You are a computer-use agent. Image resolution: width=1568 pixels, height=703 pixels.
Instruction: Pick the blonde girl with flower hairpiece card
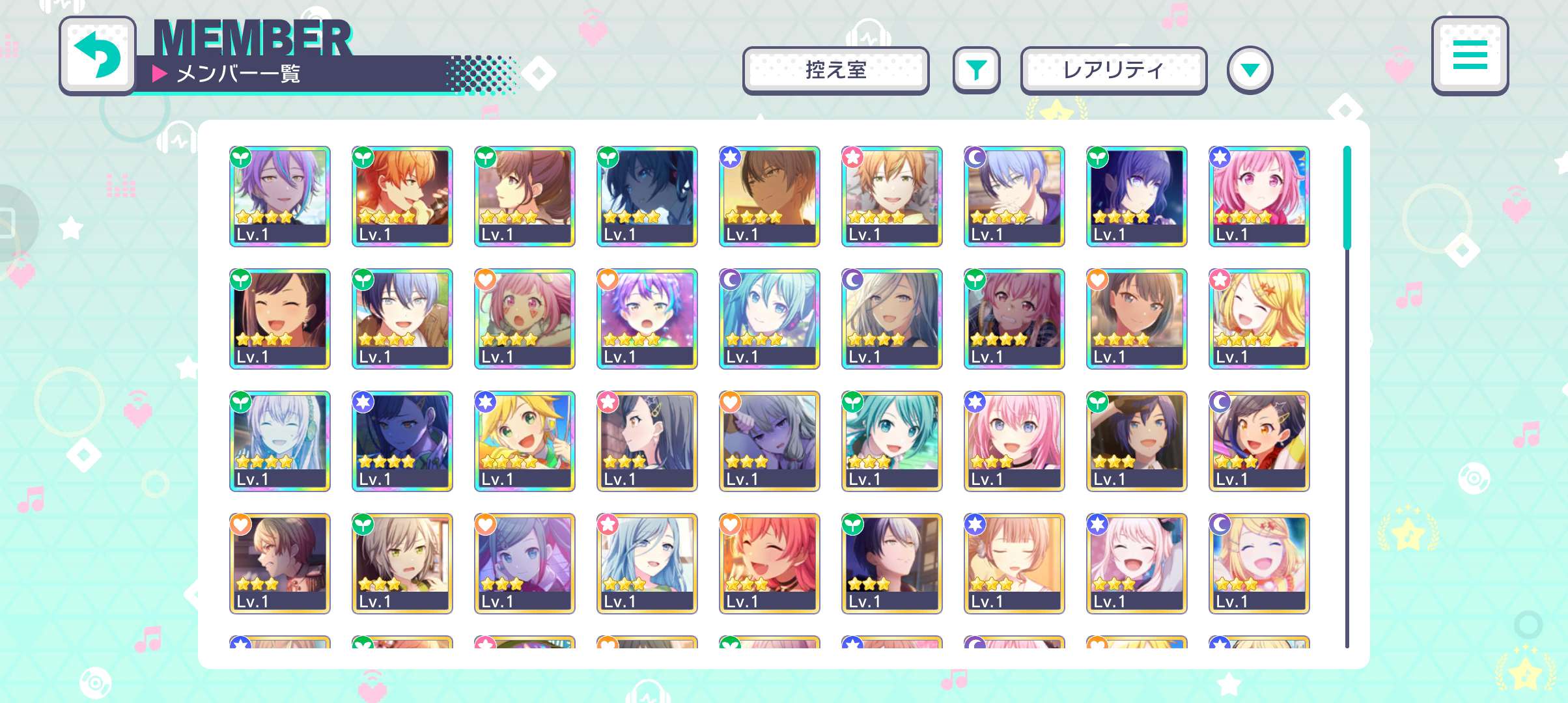click(1259, 563)
